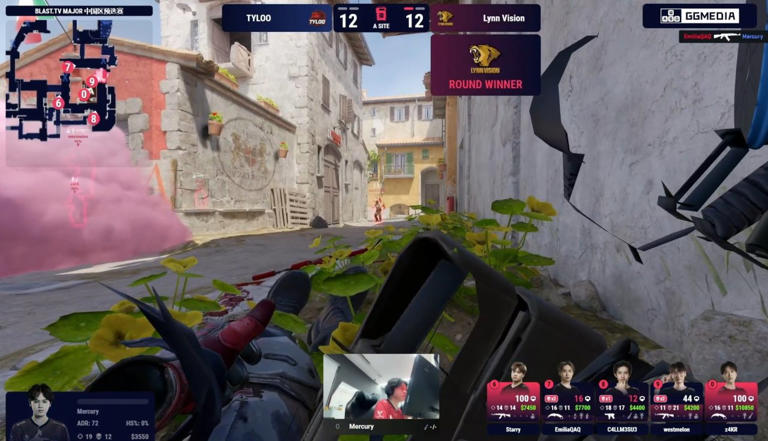Click the BLAST.TV Major event label

(78, 11)
